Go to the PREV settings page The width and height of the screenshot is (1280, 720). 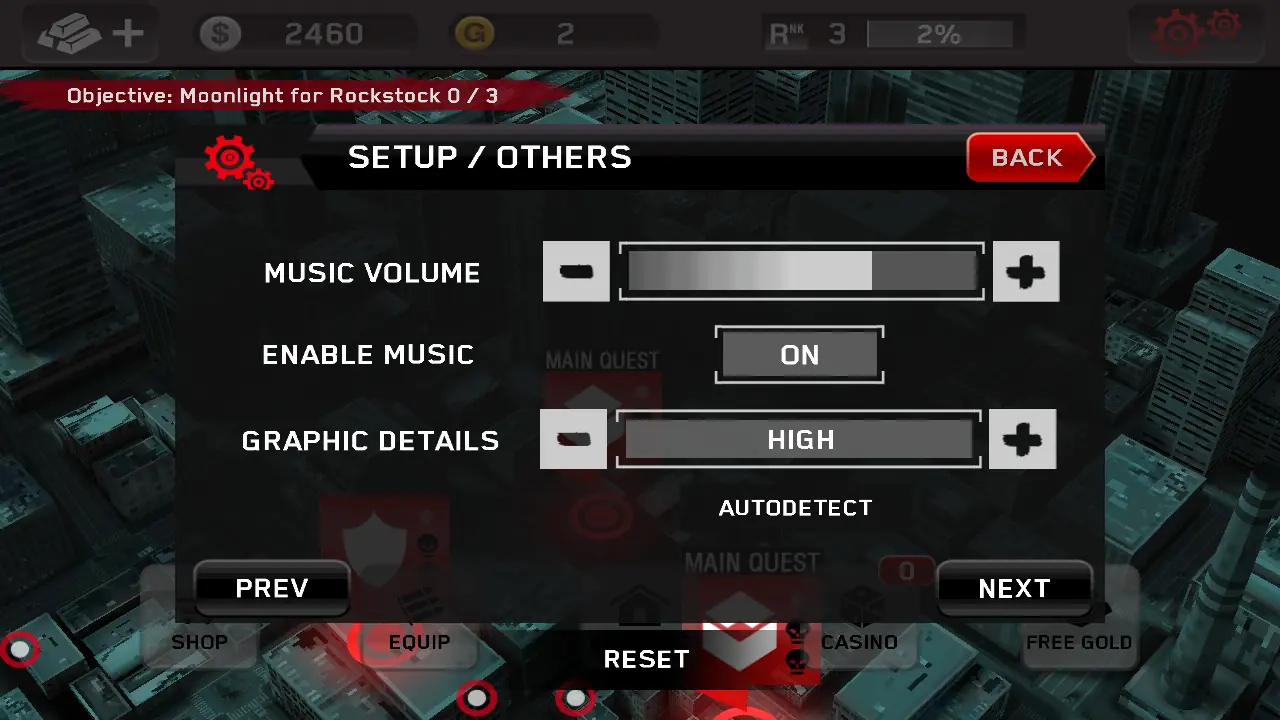[x=272, y=588]
